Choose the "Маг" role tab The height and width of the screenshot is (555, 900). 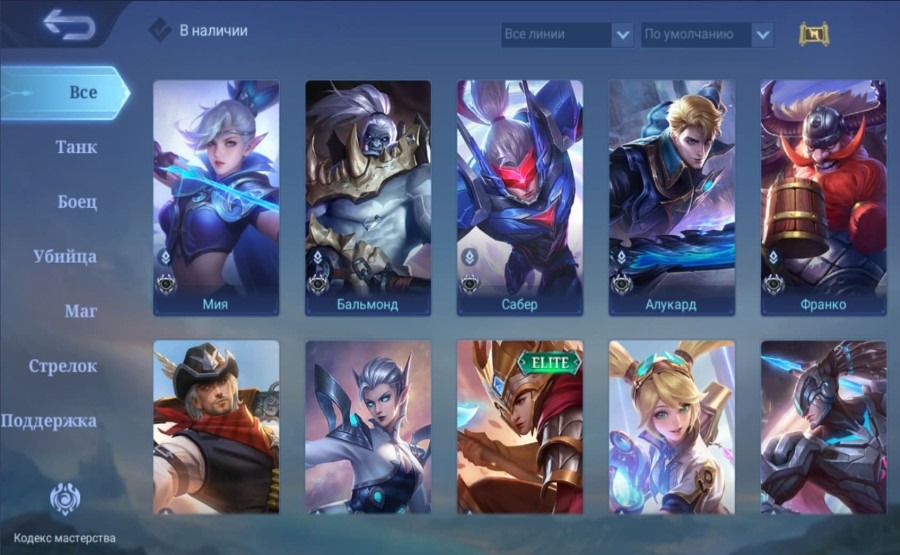(x=80, y=311)
